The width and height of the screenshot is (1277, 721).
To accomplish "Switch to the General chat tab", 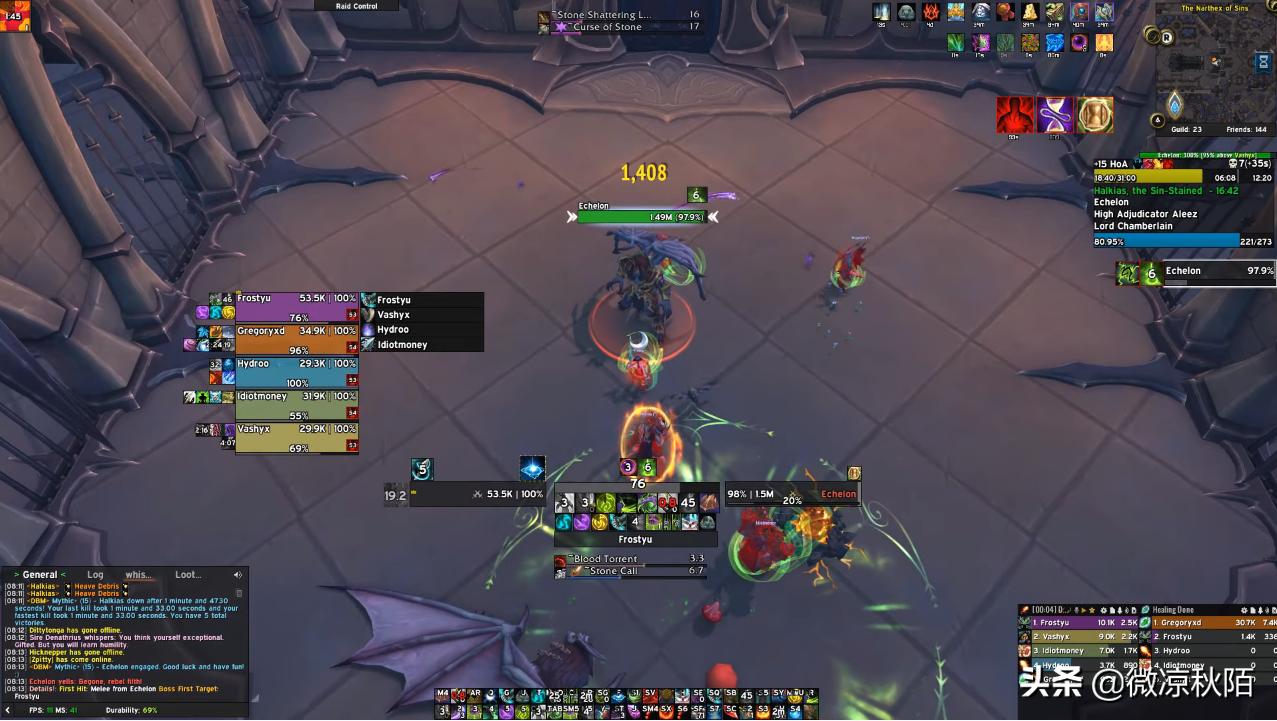I will 40,575.
